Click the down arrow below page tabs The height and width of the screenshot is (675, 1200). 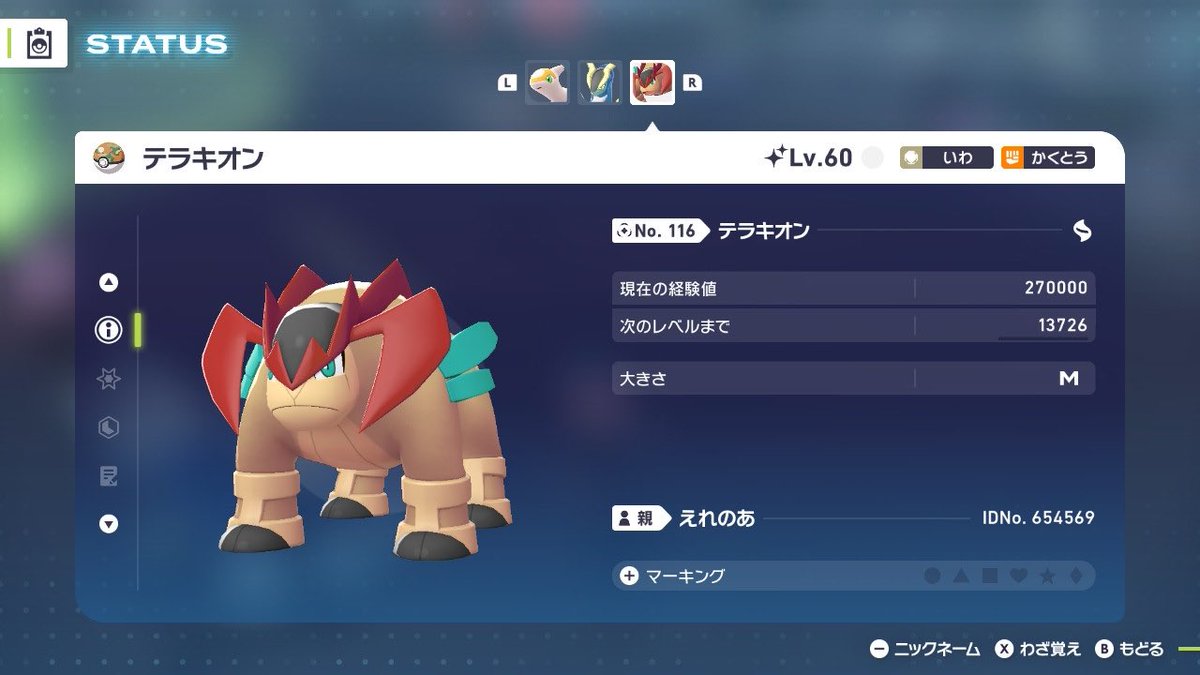click(x=109, y=524)
